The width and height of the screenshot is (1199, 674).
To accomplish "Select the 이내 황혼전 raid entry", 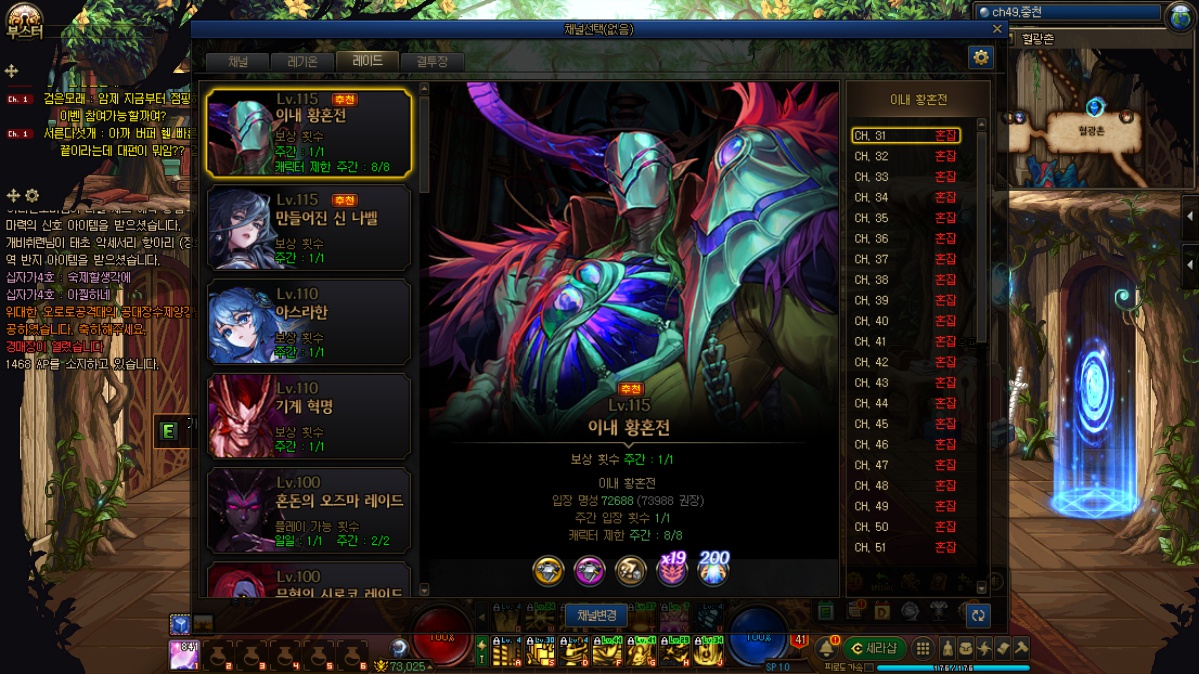I will (308, 133).
